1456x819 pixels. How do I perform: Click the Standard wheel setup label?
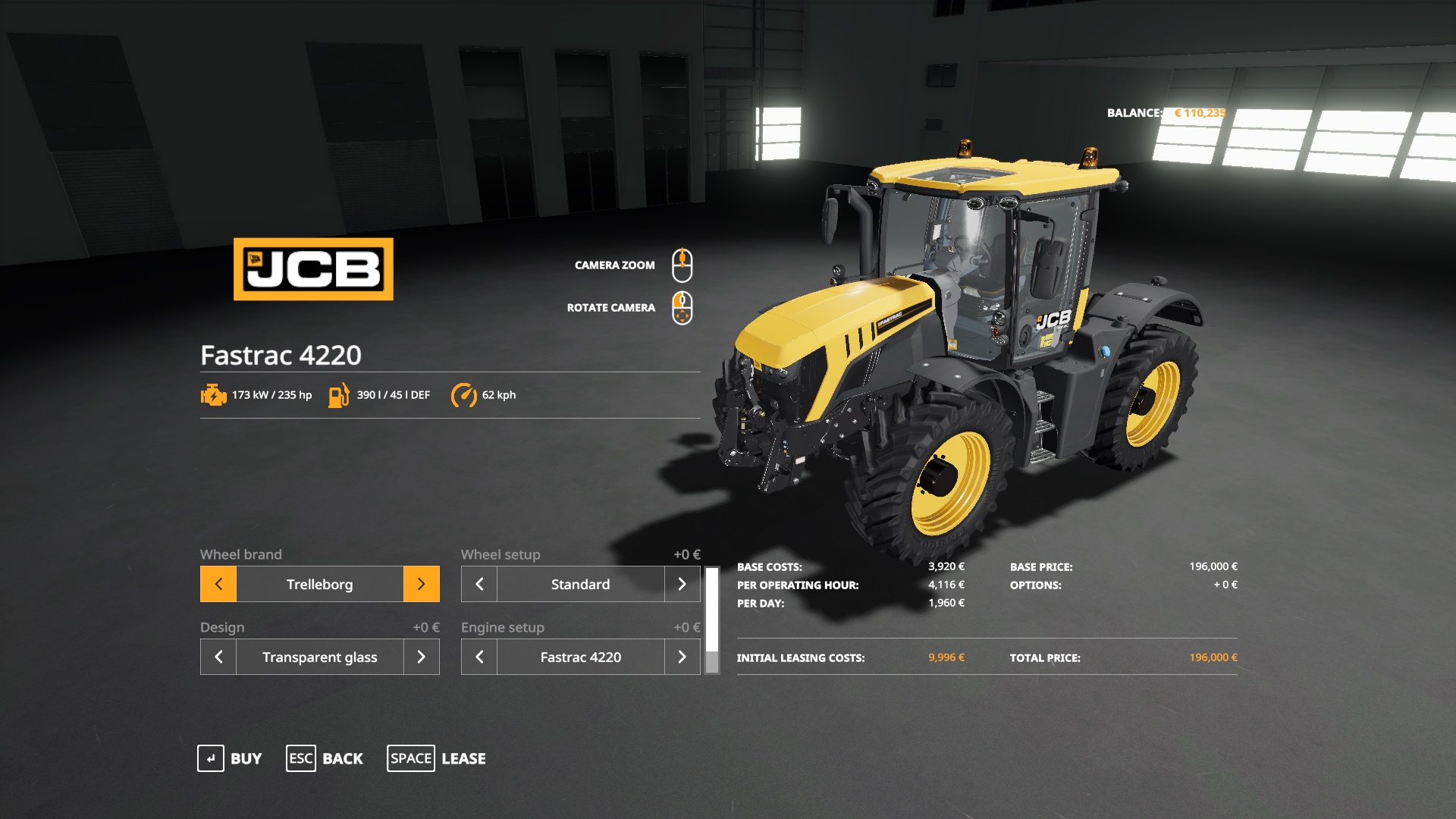click(x=579, y=584)
